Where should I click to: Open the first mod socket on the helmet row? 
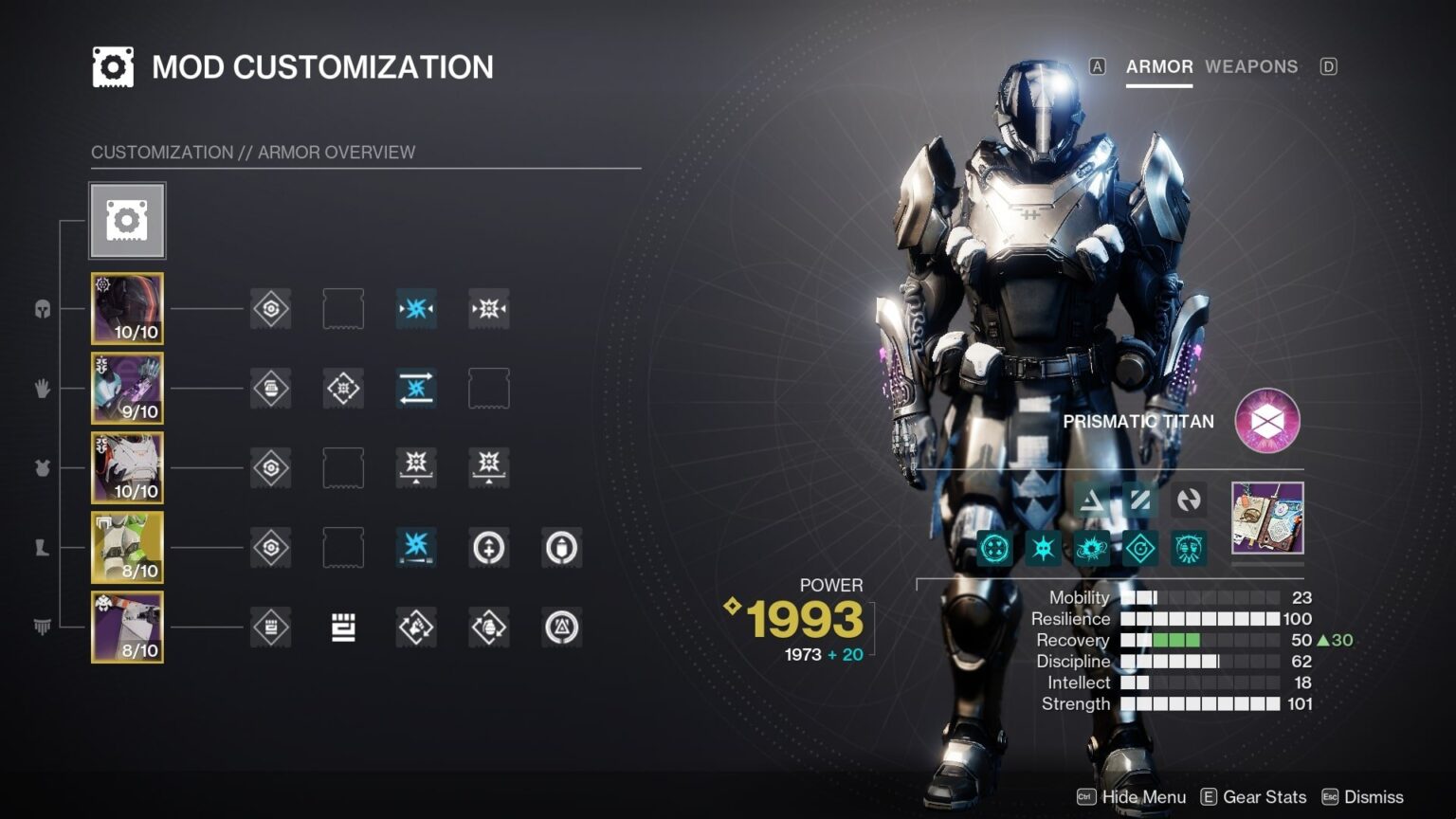(x=270, y=309)
